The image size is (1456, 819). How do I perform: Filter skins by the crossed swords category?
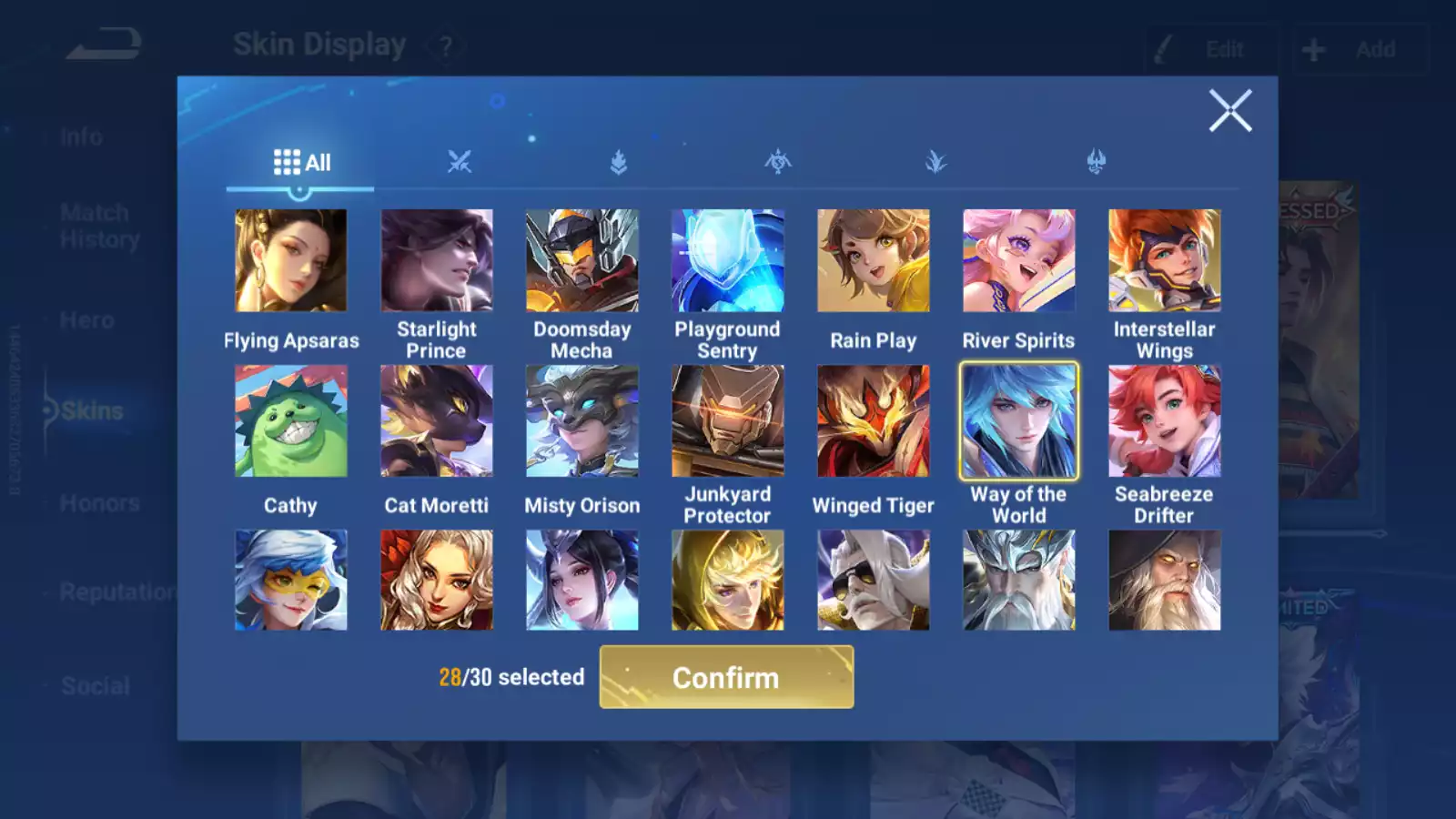[460, 163]
